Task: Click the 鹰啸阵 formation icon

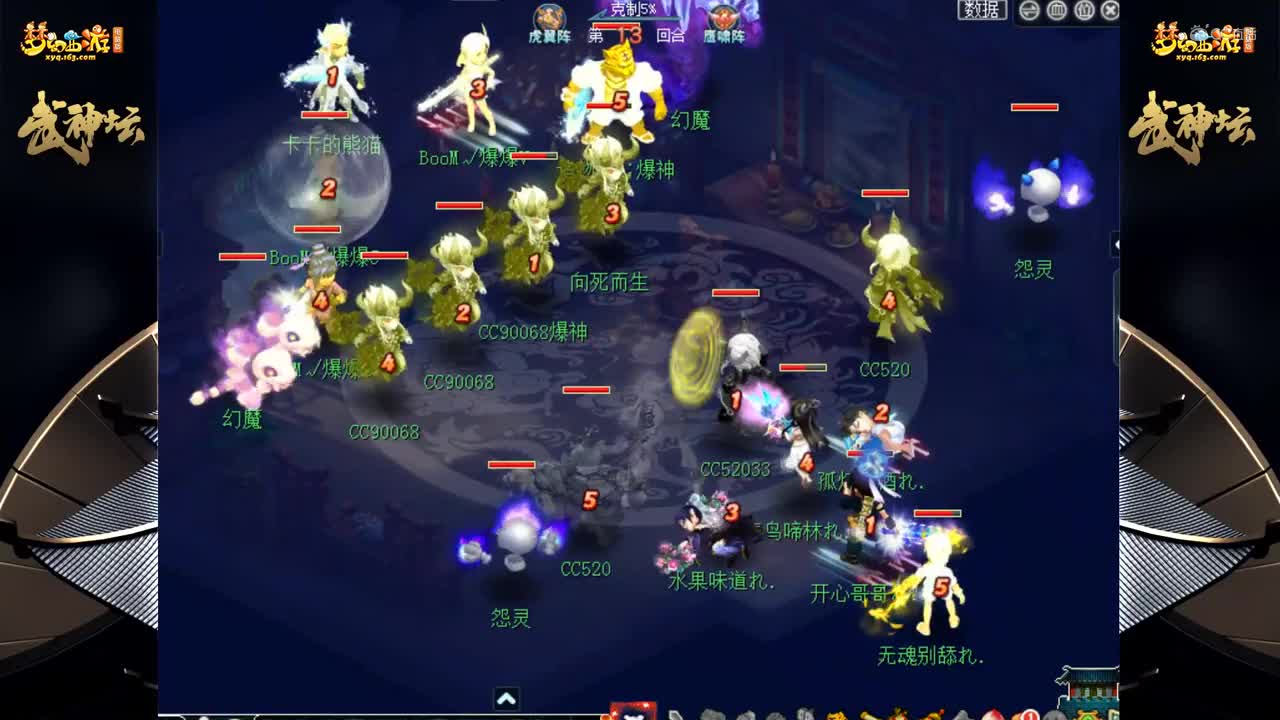Action: (x=725, y=18)
